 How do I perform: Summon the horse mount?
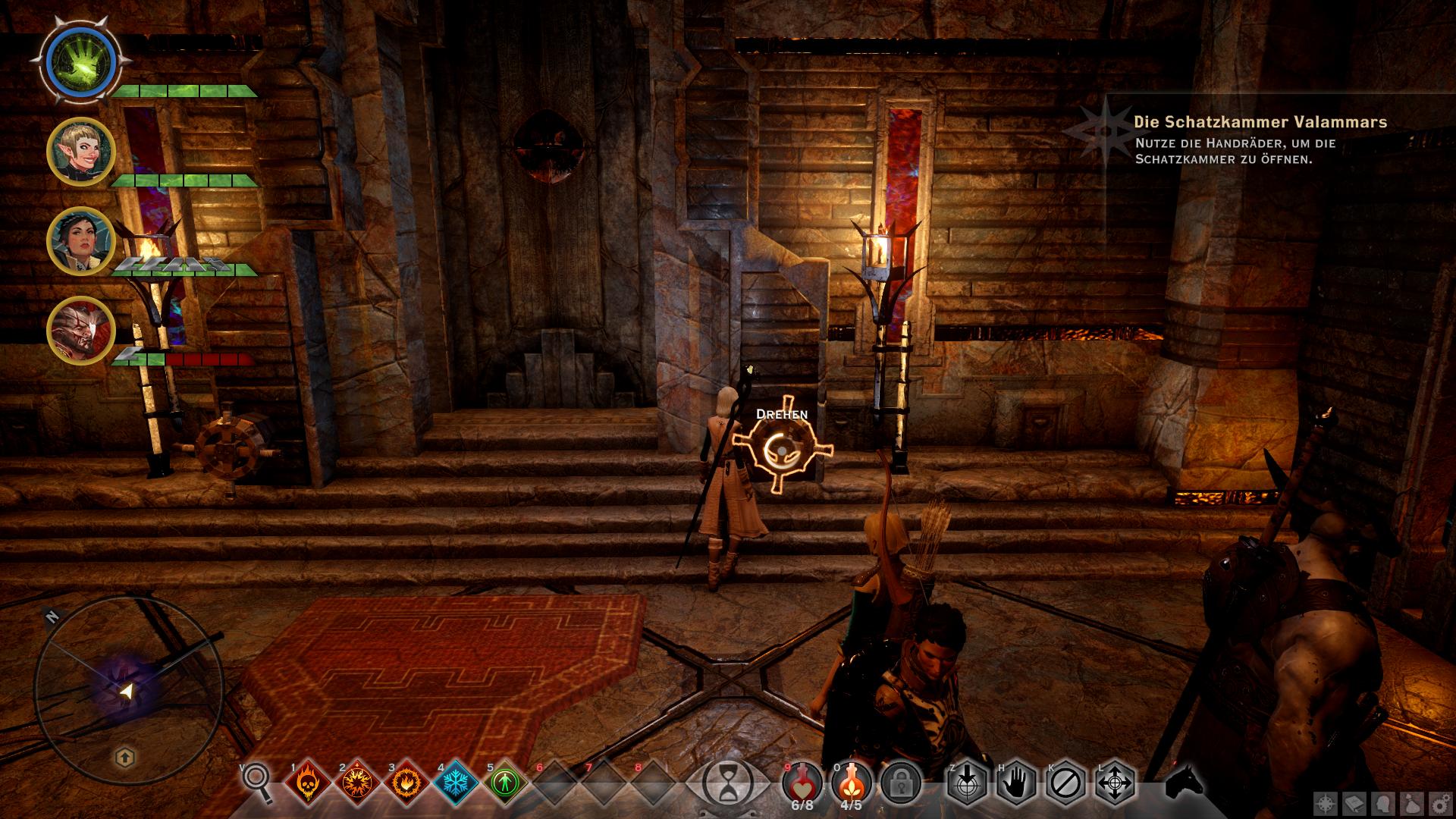tap(1185, 781)
